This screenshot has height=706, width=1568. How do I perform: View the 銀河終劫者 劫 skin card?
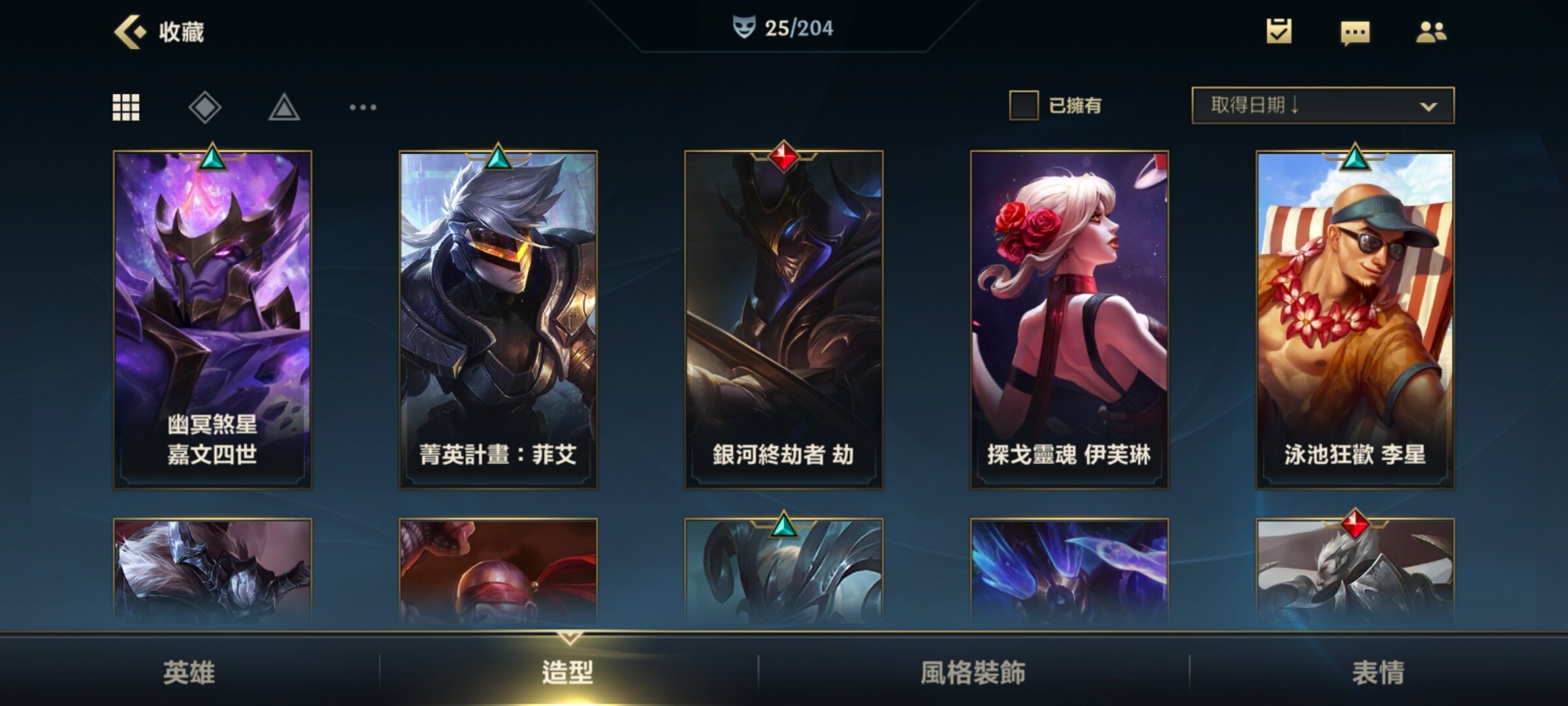pos(783,320)
